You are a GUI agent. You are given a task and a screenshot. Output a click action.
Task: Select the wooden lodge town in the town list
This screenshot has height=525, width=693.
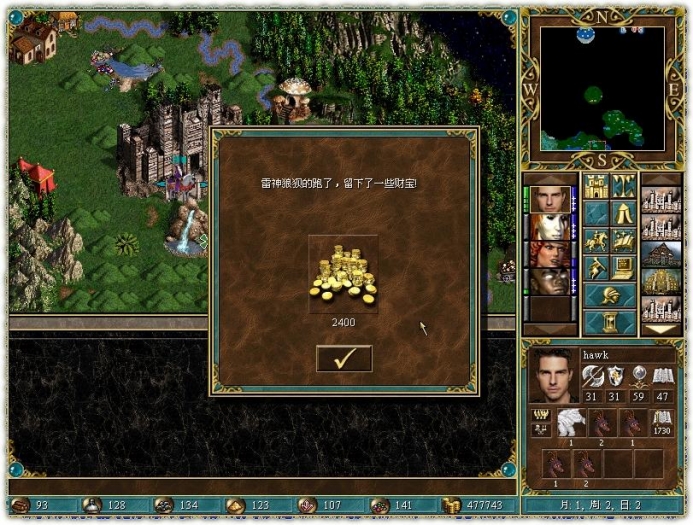coord(661,253)
